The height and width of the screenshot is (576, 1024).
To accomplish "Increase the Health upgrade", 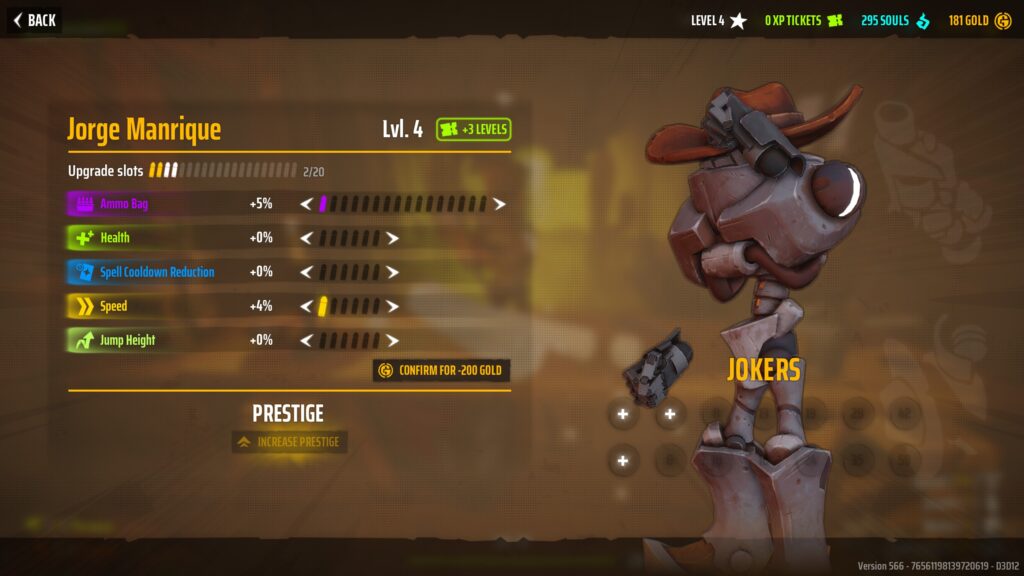I will pos(393,238).
